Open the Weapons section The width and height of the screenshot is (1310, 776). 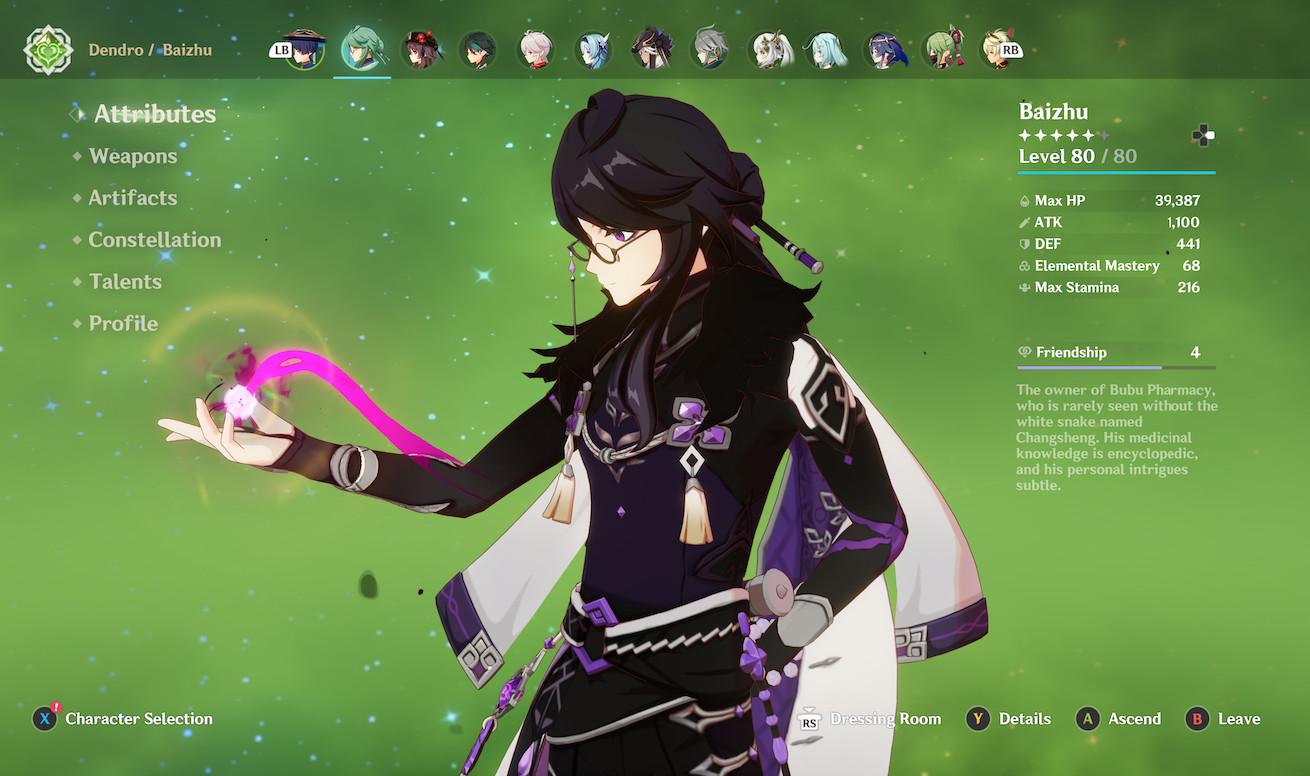133,156
